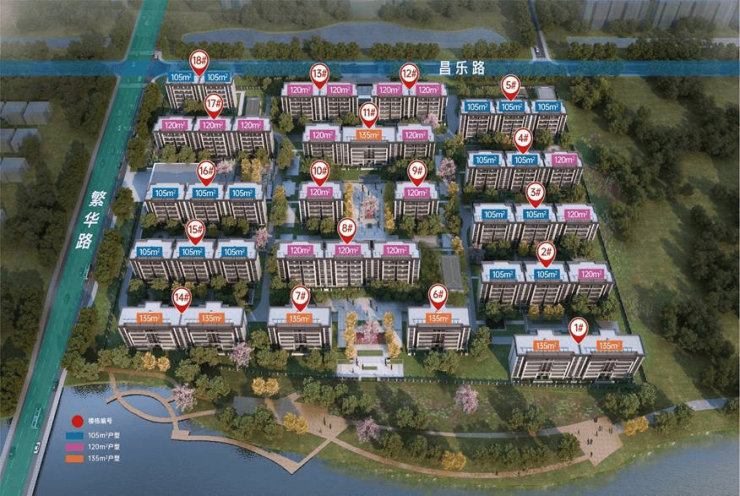Open the 3# building marker
Viewport: 740px width, 496px height.
(x=535, y=192)
